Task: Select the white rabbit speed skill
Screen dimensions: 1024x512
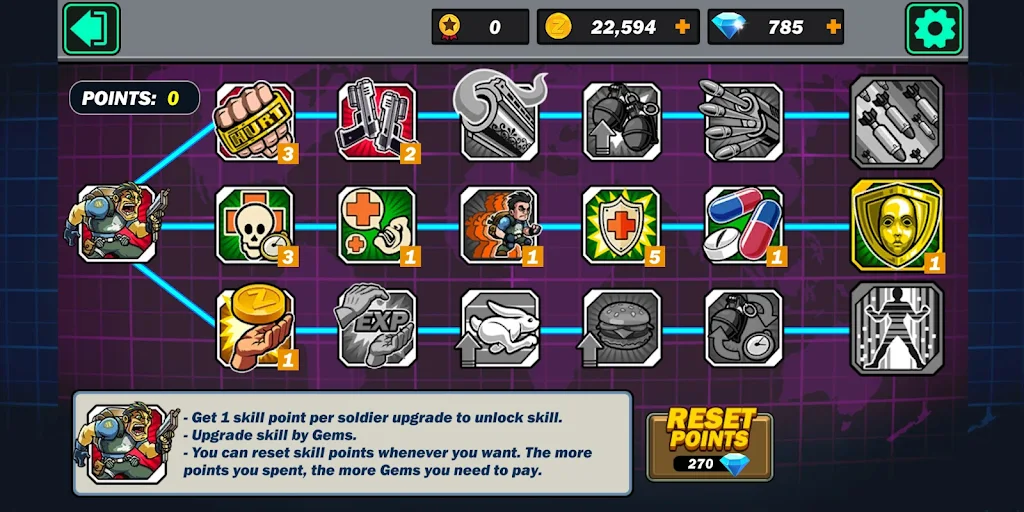Action: (x=499, y=328)
